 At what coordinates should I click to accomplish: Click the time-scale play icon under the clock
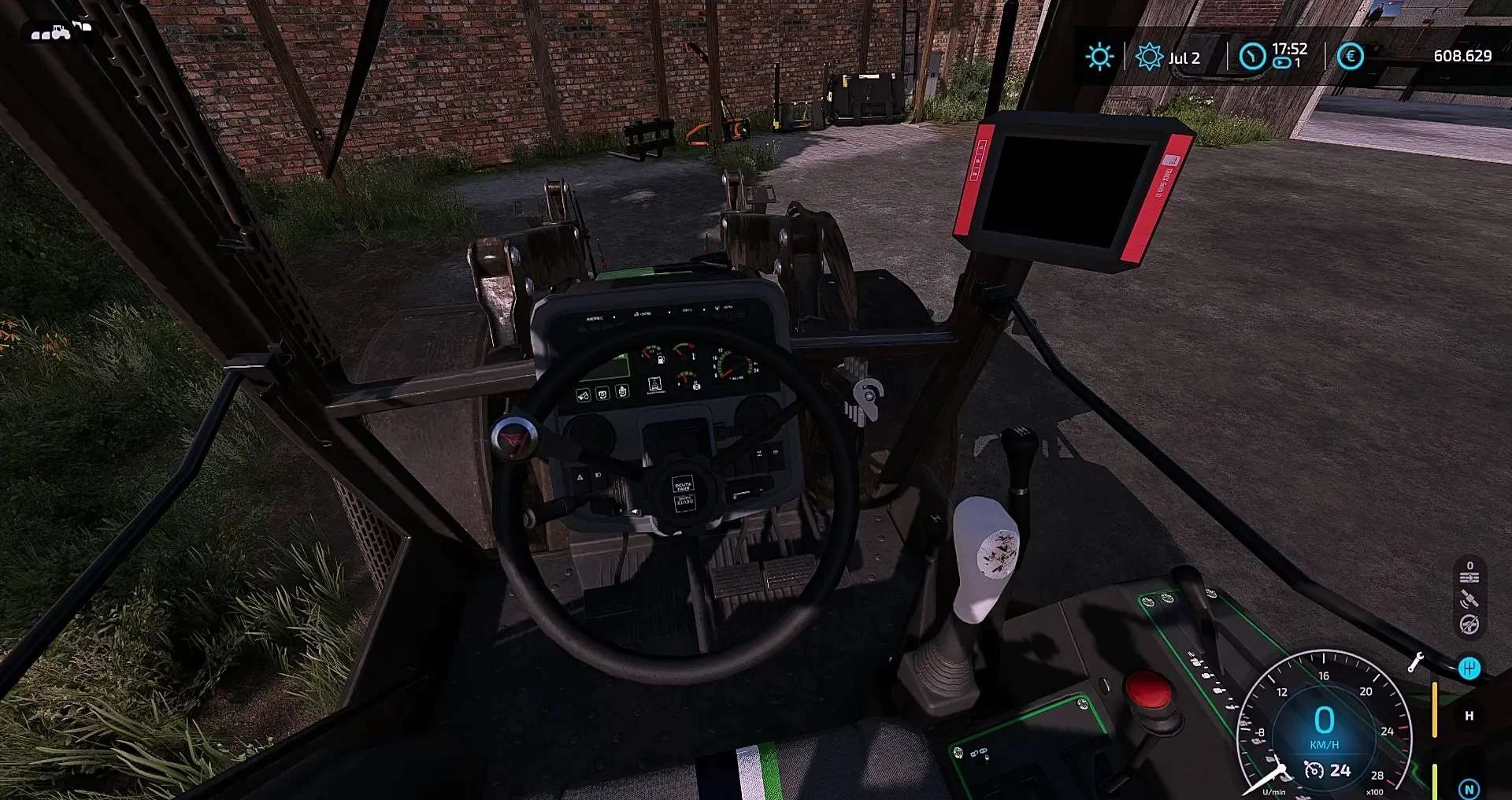[1282, 63]
